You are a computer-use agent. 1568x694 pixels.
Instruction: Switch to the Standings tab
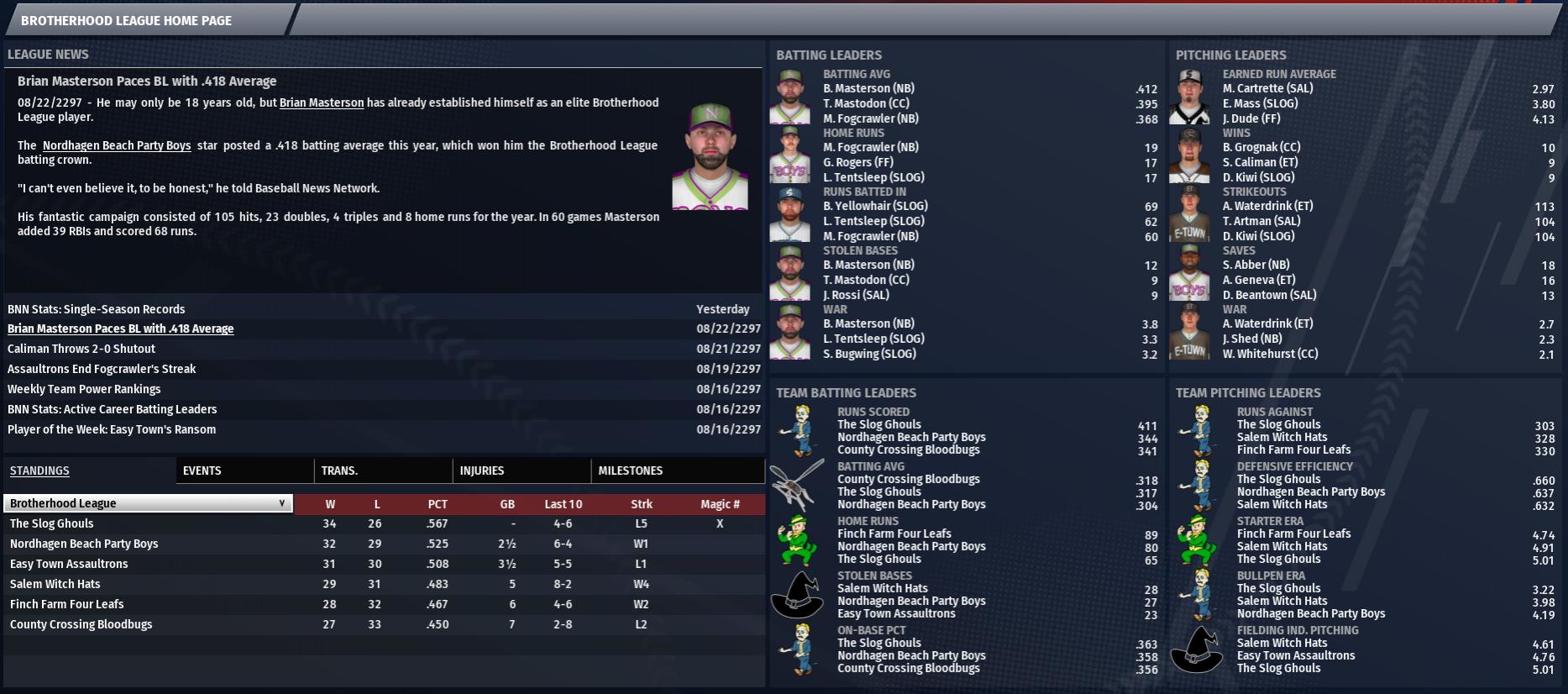(x=39, y=471)
